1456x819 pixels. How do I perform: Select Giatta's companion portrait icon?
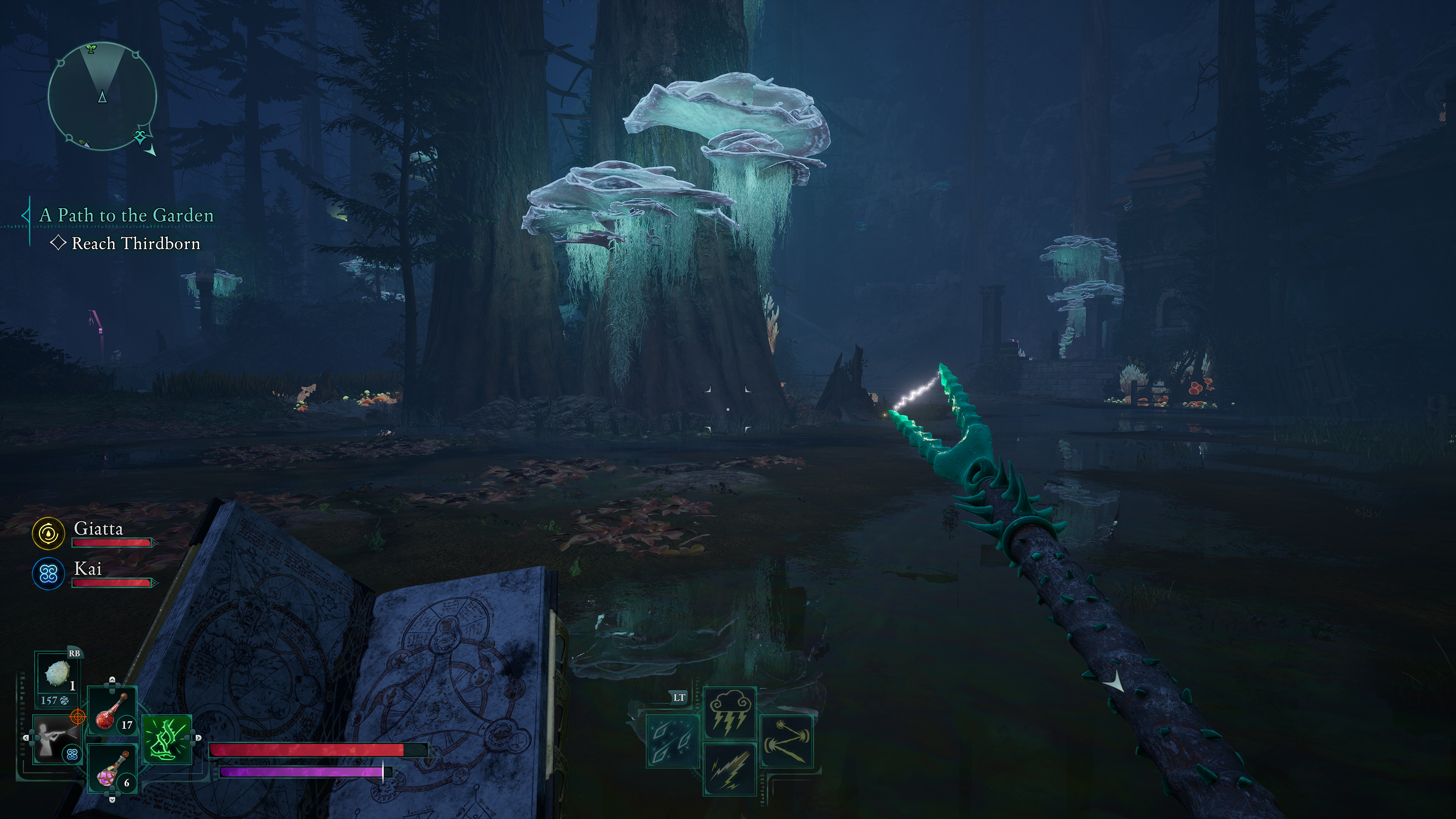click(48, 533)
